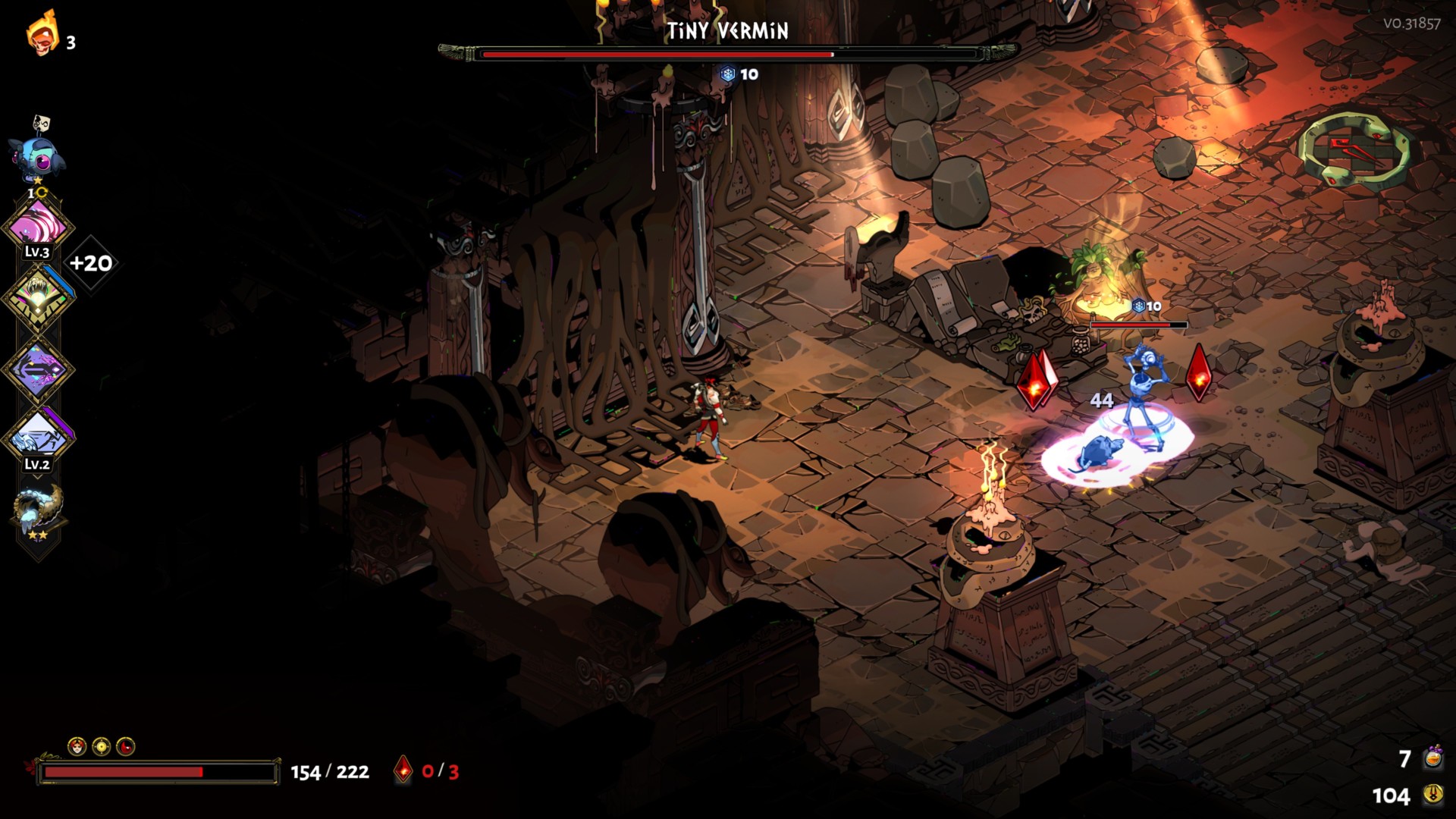Choose the purple arrow dash boon icon

coord(37,369)
